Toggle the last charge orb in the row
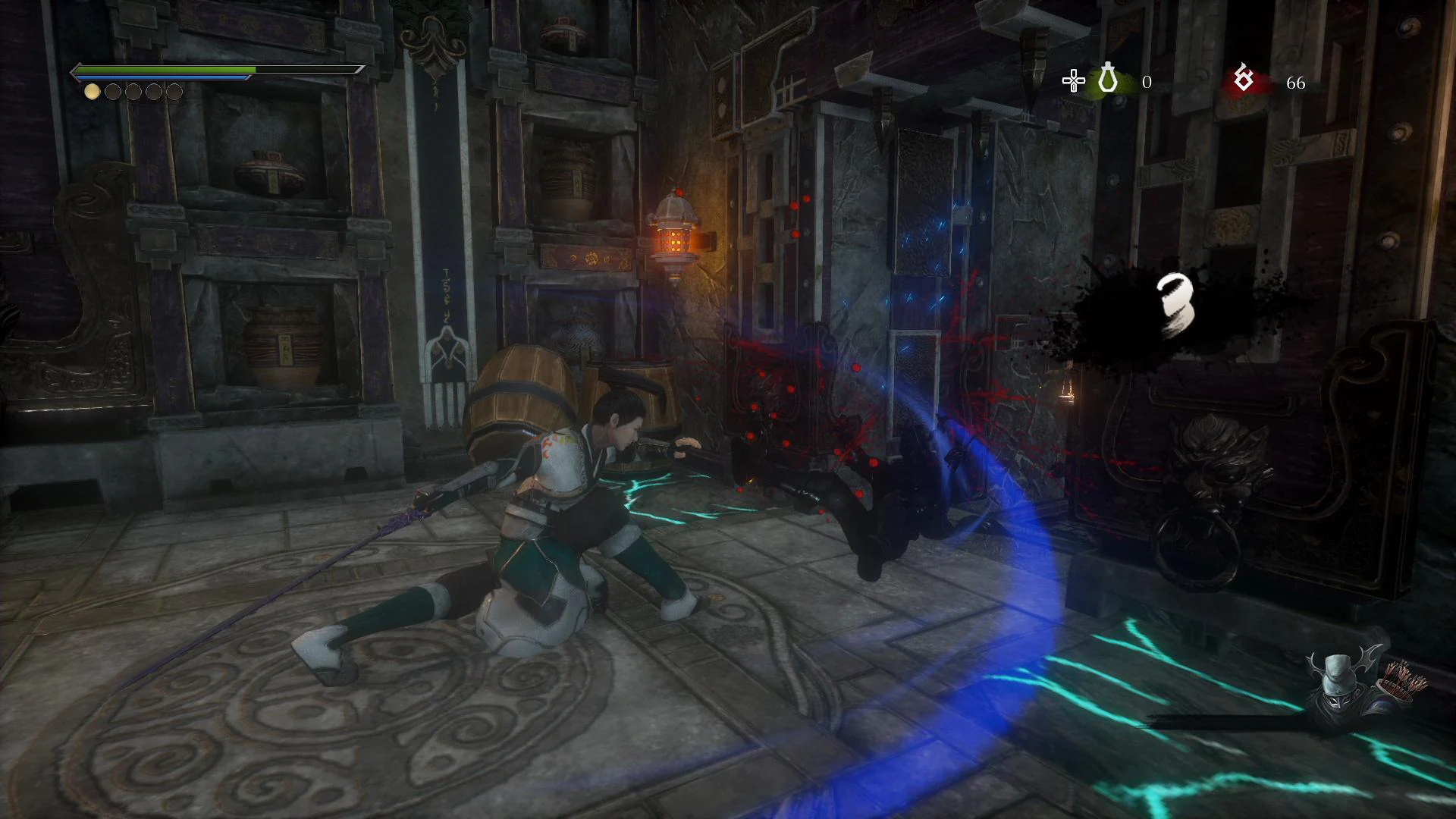This screenshot has width=1456, height=819. pyautogui.click(x=176, y=92)
